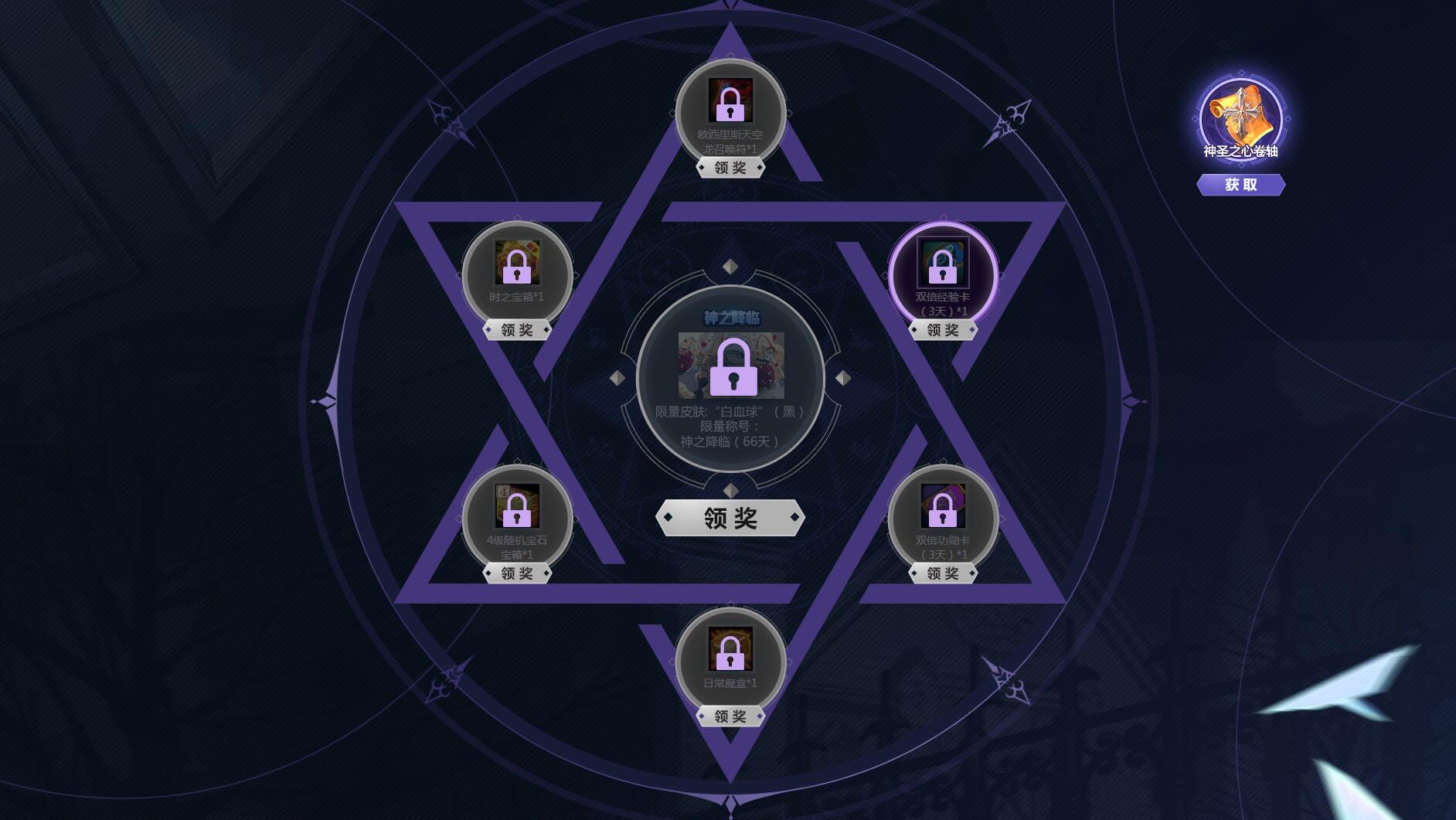Click the large central 领奖 button
The height and width of the screenshot is (820, 1456).
729,517
